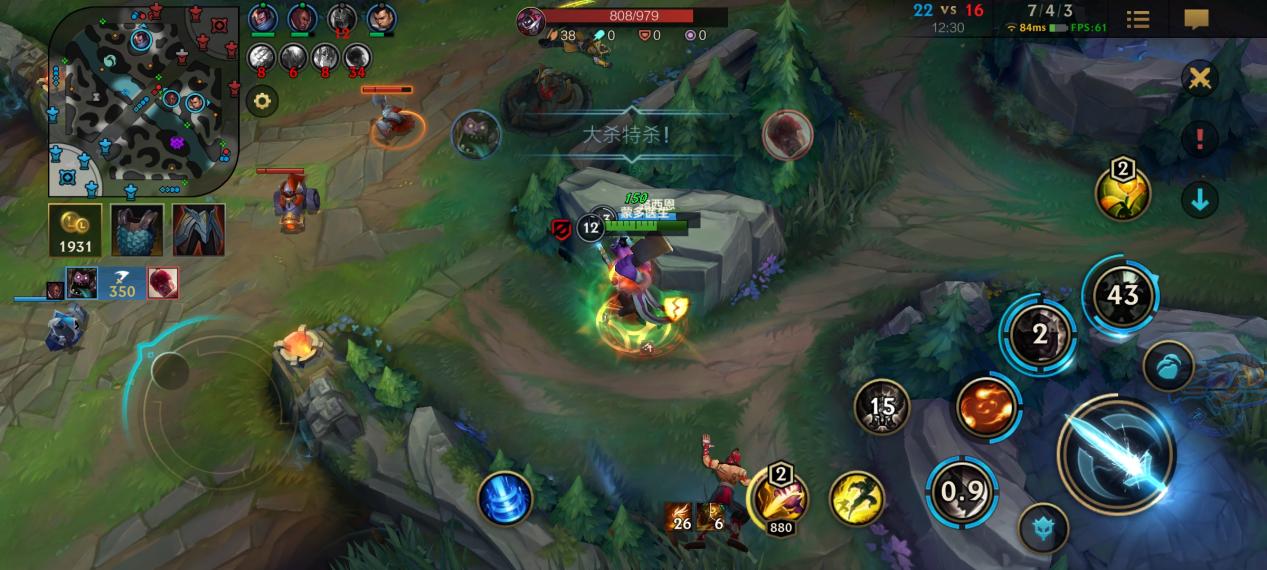The height and width of the screenshot is (570, 1267).
Task: Start the blue recall button
Action: tap(505, 498)
